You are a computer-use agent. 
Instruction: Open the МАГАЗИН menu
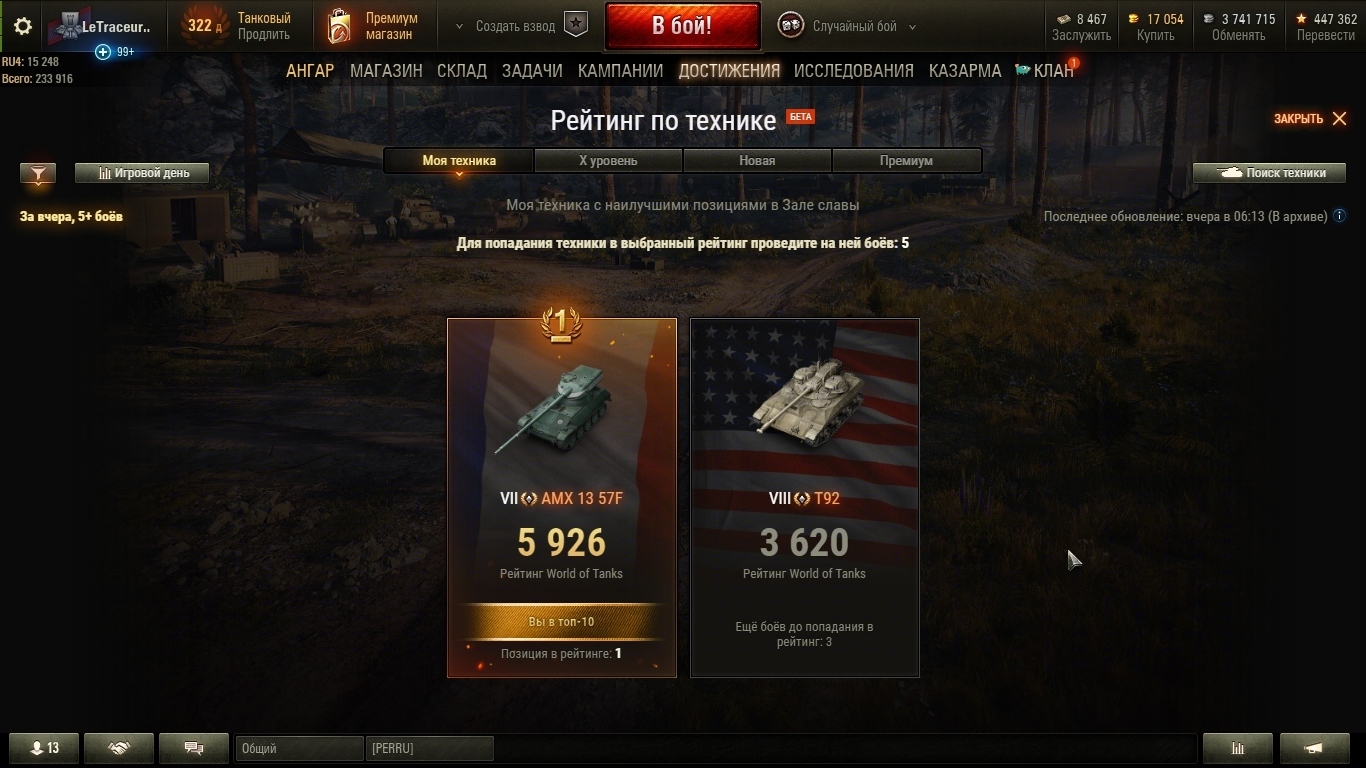(x=386, y=71)
